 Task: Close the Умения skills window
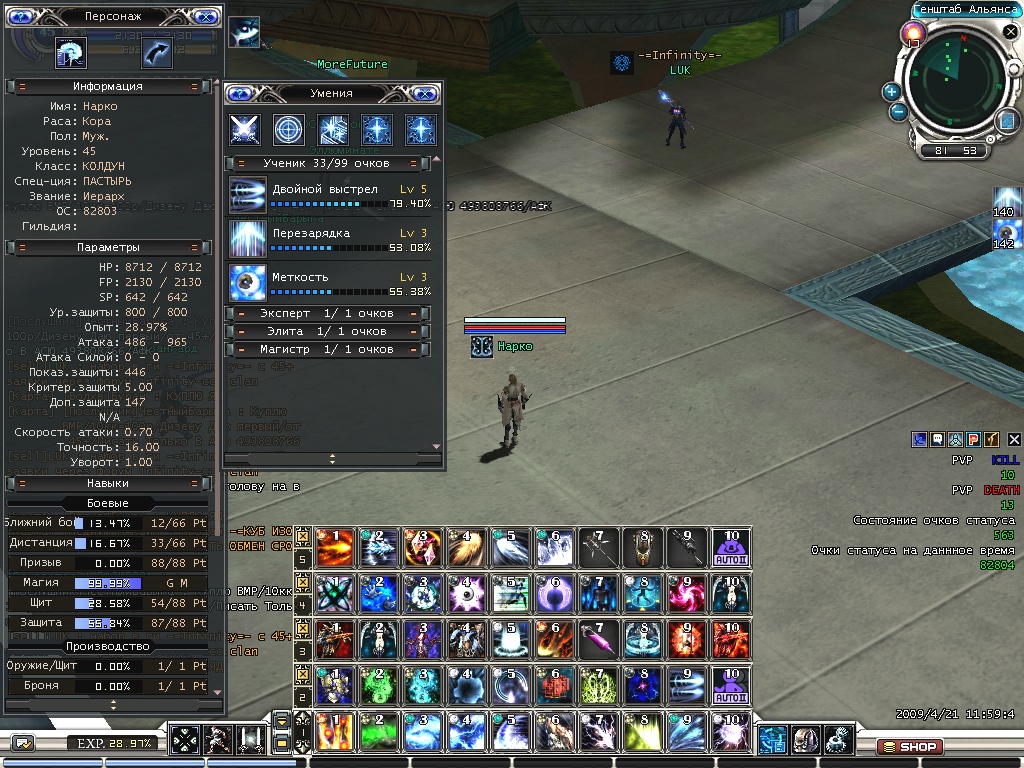(425, 94)
